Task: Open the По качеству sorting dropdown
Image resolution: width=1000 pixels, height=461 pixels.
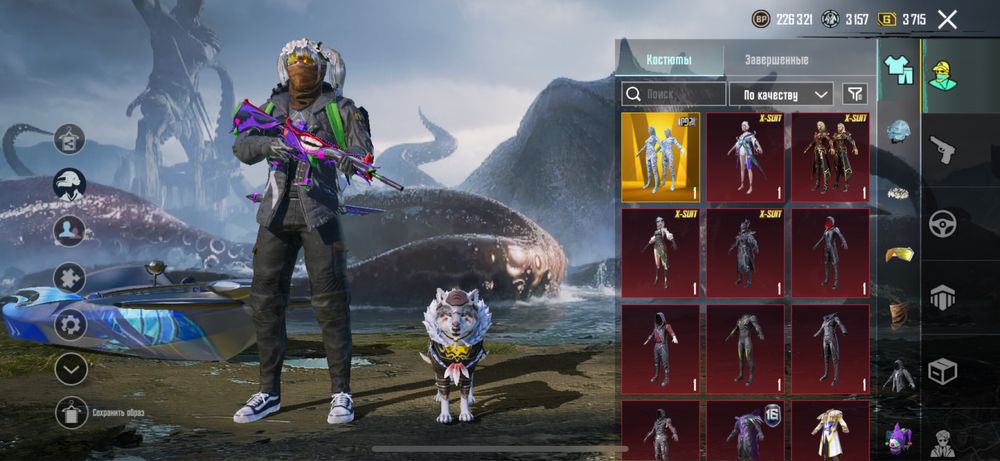Action: [x=781, y=94]
